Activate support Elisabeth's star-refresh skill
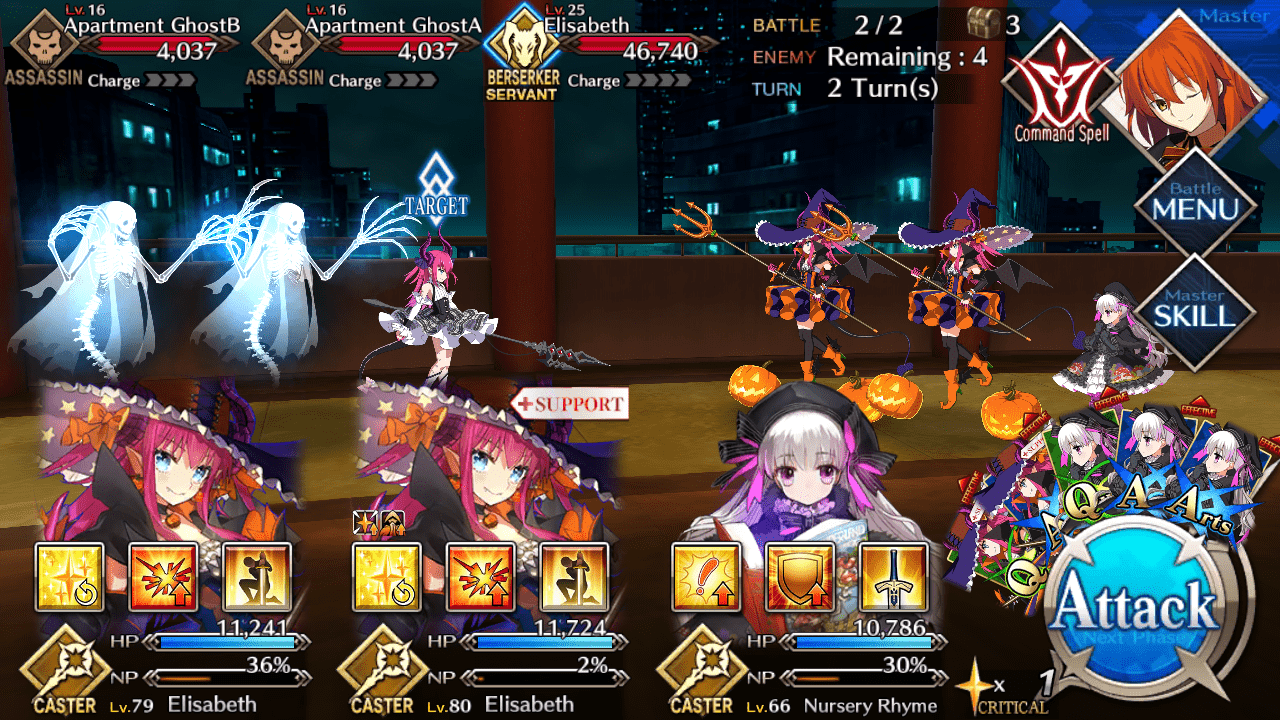This screenshot has height=720, width=1280. tap(386, 577)
